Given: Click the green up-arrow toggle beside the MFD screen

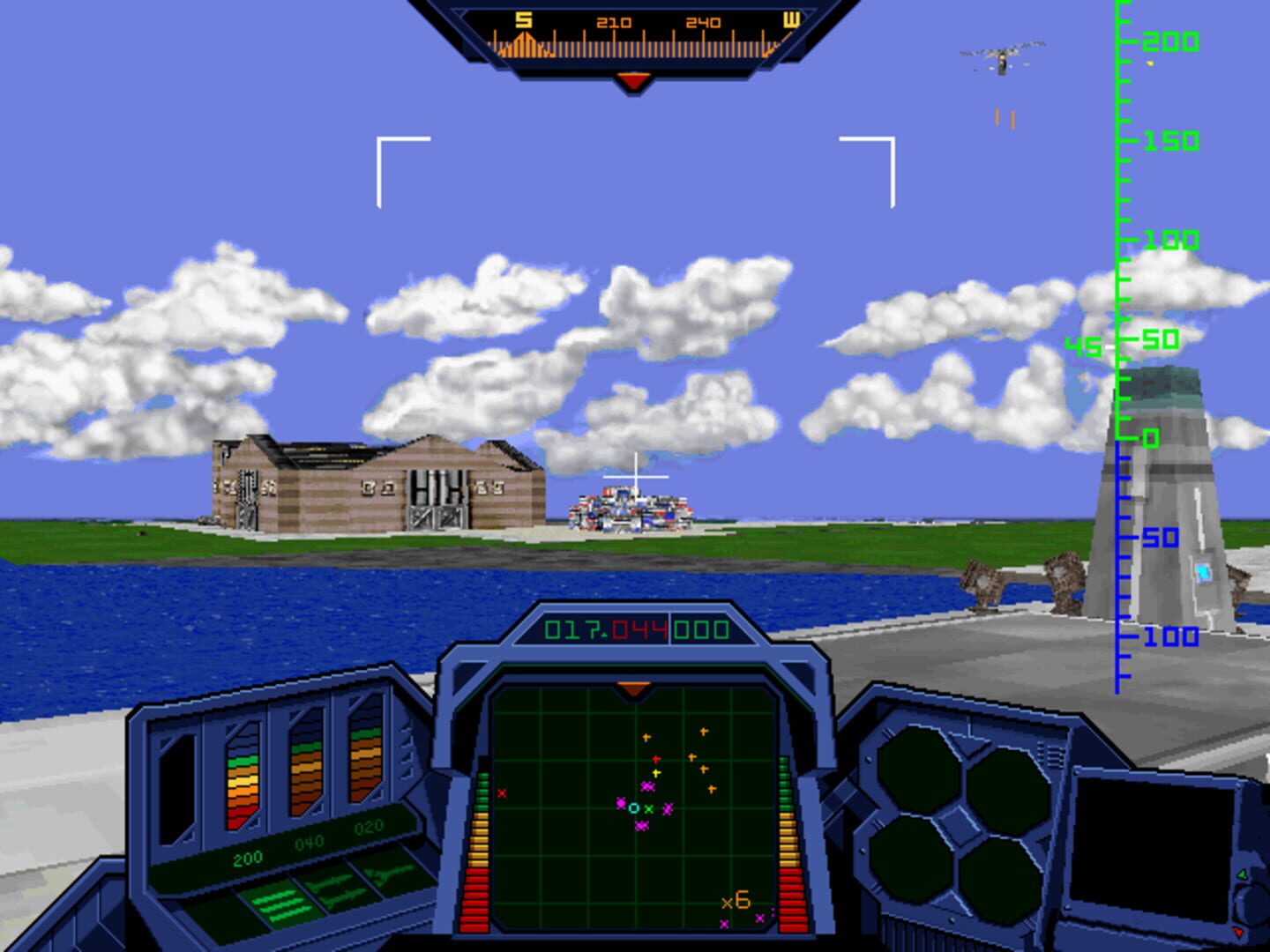Looking at the screenshot, I should click(x=1243, y=875).
